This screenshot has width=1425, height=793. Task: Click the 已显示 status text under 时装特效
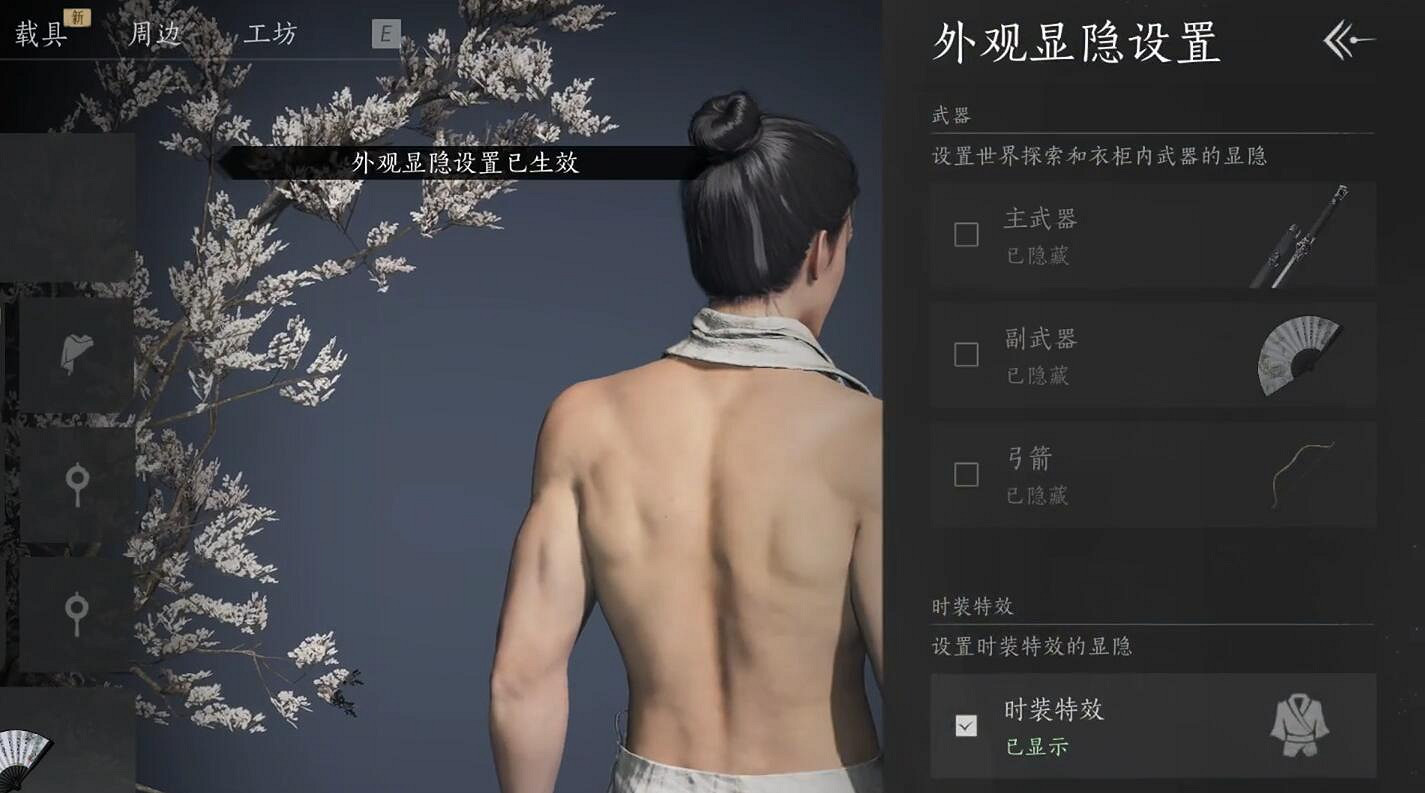tap(1036, 746)
